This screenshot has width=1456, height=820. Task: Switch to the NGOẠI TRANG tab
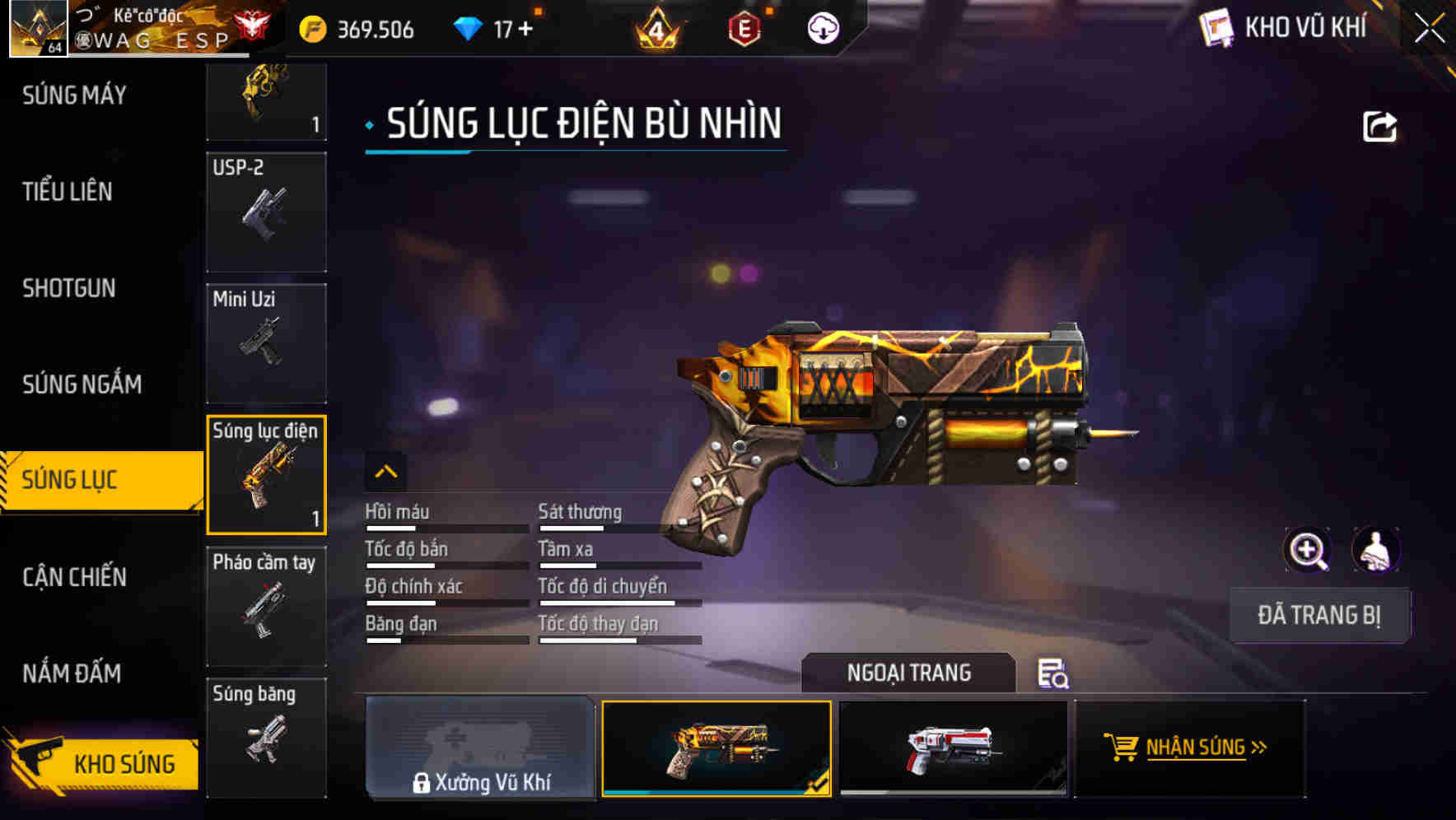909,672
